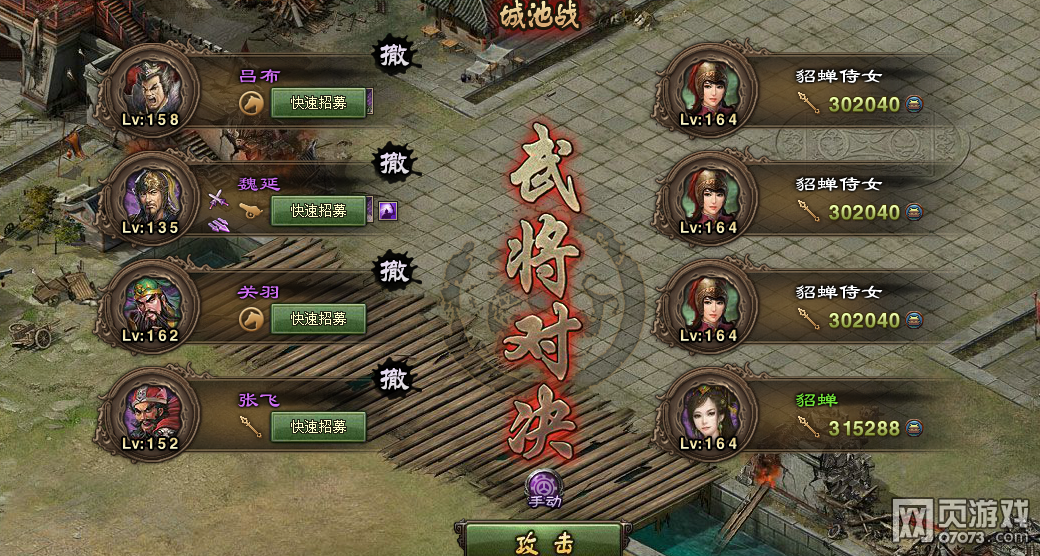
Task: Withdraw 关羽 with the 撤 button
Action: pyautogui.click(x=395, y=270)
